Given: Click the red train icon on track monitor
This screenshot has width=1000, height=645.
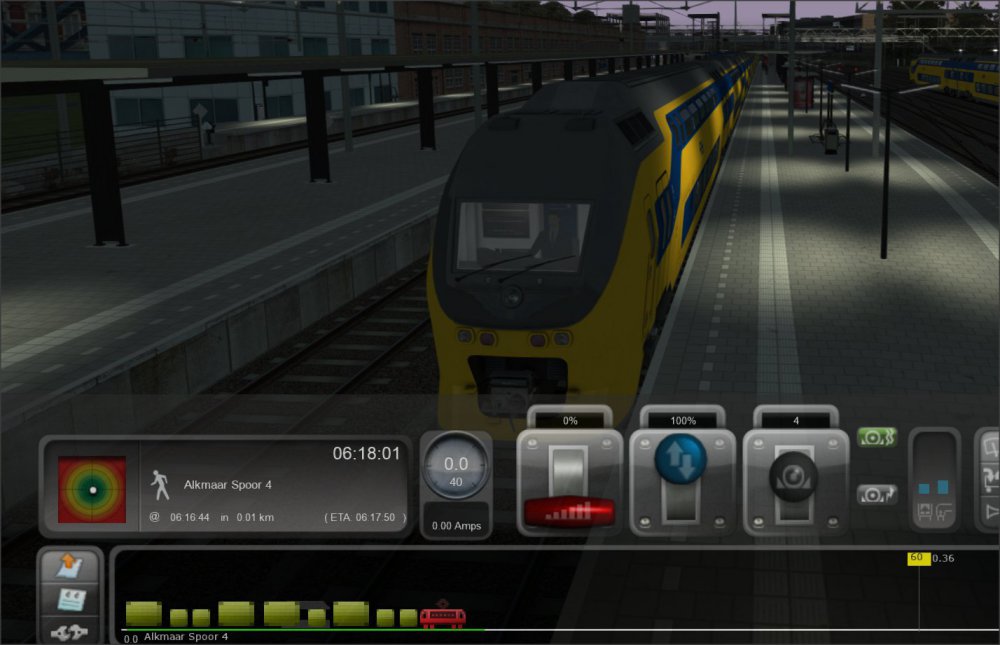Looking at the screenshot, I should coord(441,617).
